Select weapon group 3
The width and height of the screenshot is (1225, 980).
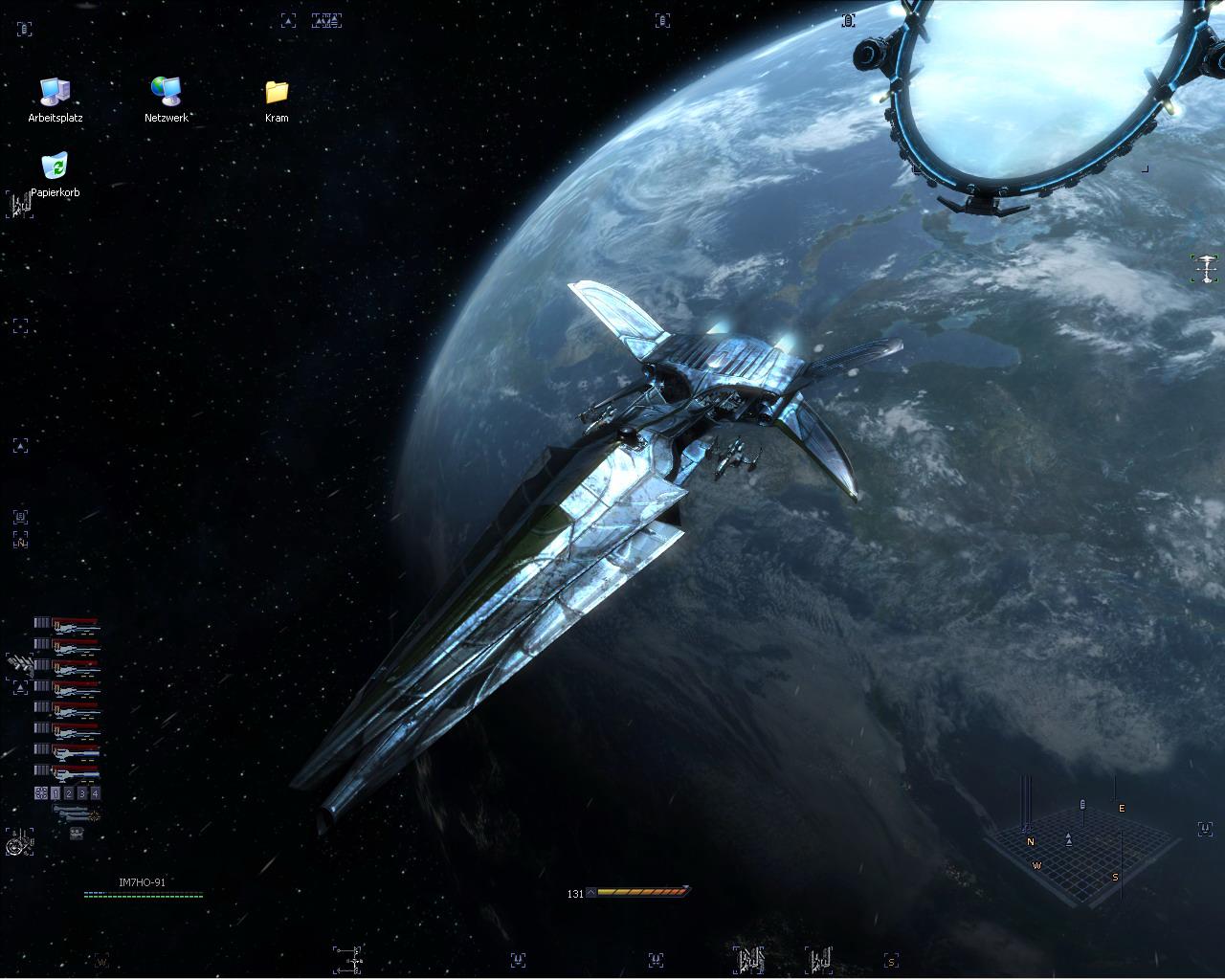pyautogui.click(x=82, y=793)
